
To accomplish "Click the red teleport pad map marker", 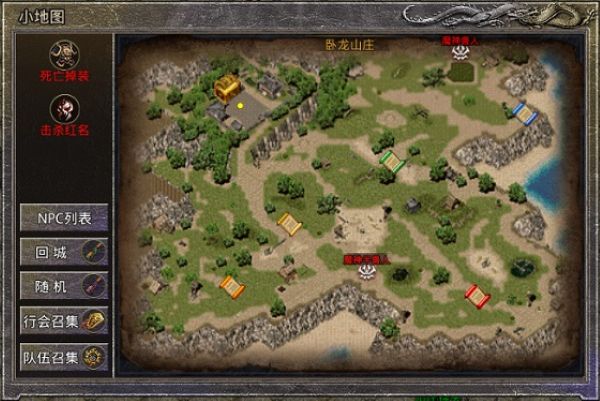I will click(477, 295).
